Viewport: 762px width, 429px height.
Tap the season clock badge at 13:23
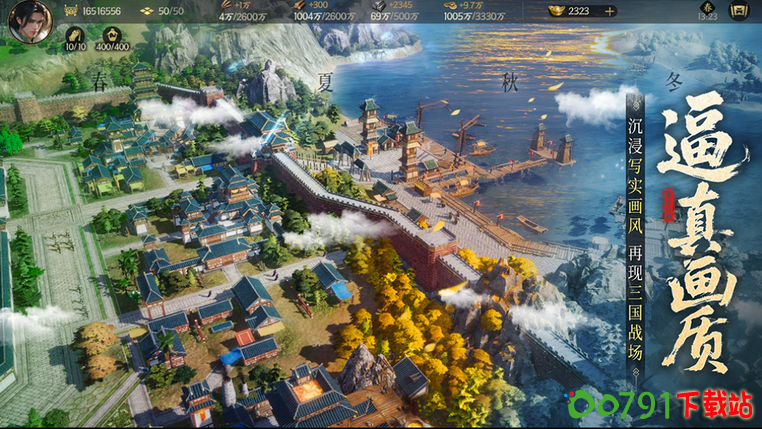click(706, 12)
